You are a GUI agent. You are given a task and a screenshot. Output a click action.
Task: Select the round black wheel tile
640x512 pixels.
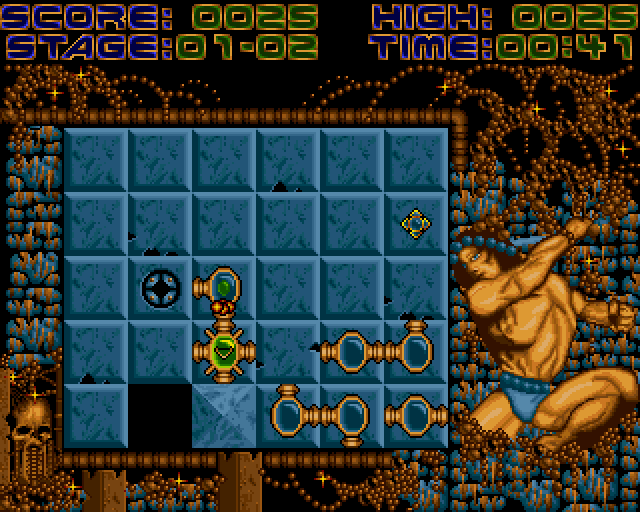160,288
